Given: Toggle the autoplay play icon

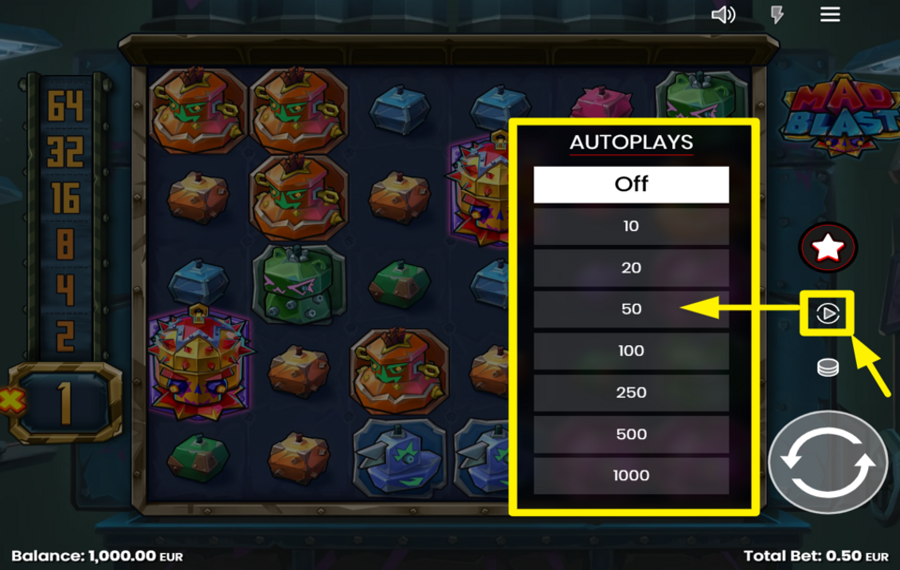Looking at the screenshot, I should 828,314.
